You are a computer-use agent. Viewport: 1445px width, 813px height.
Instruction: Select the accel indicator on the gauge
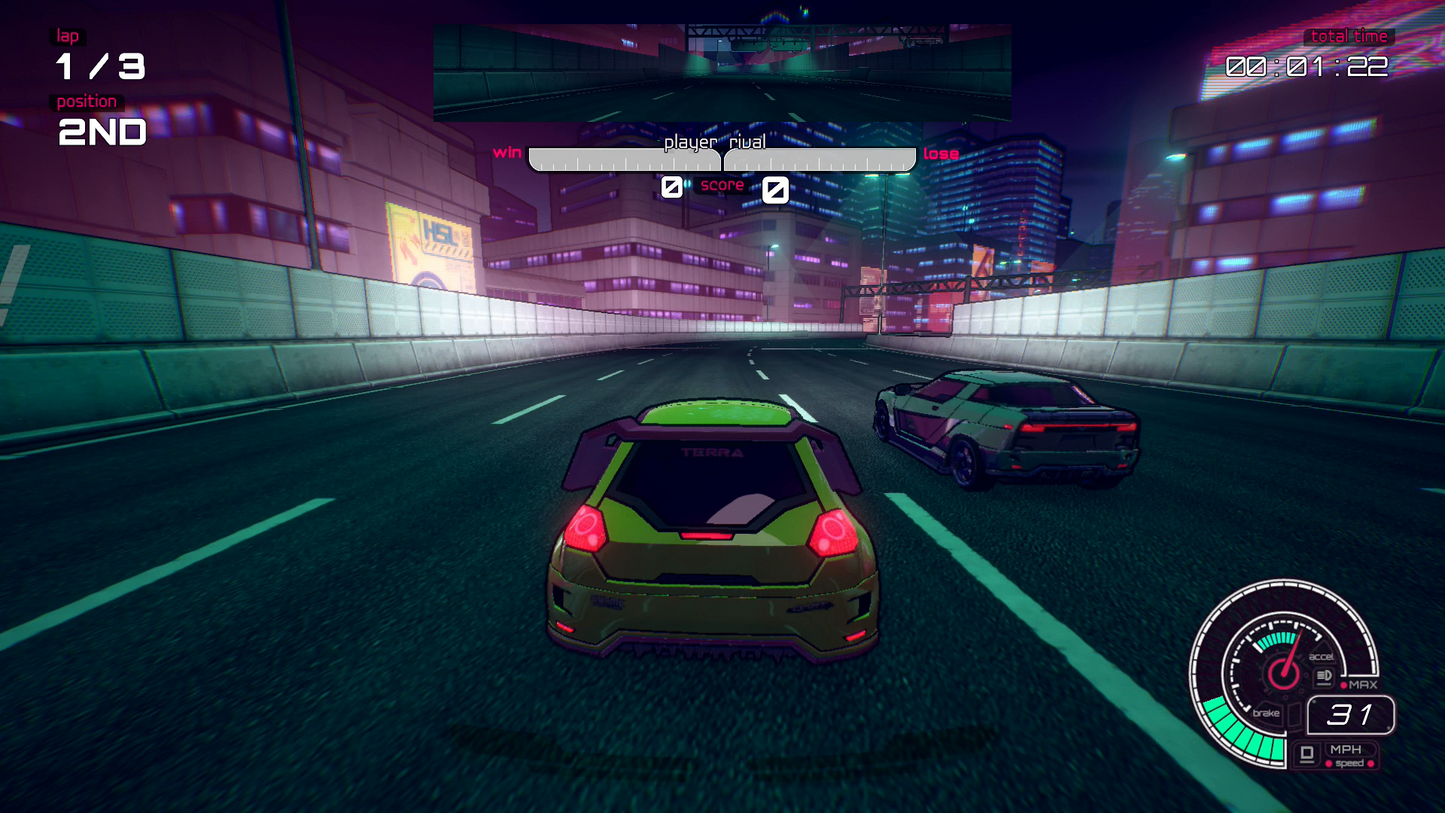1322,656
